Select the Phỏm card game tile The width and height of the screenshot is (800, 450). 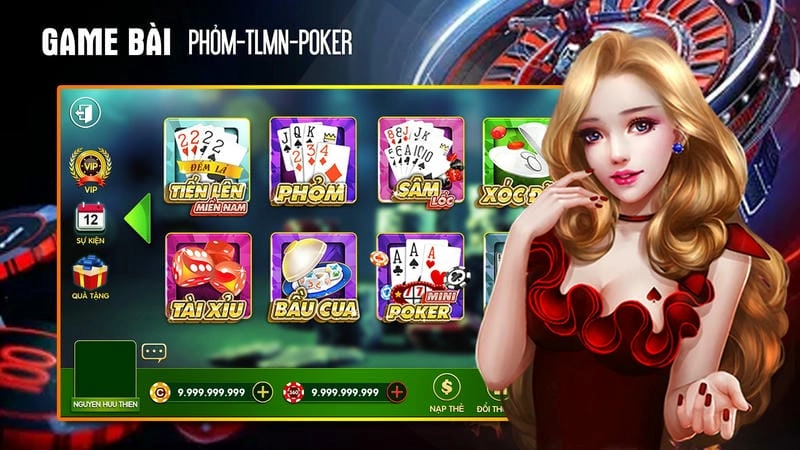coord(313,163)
